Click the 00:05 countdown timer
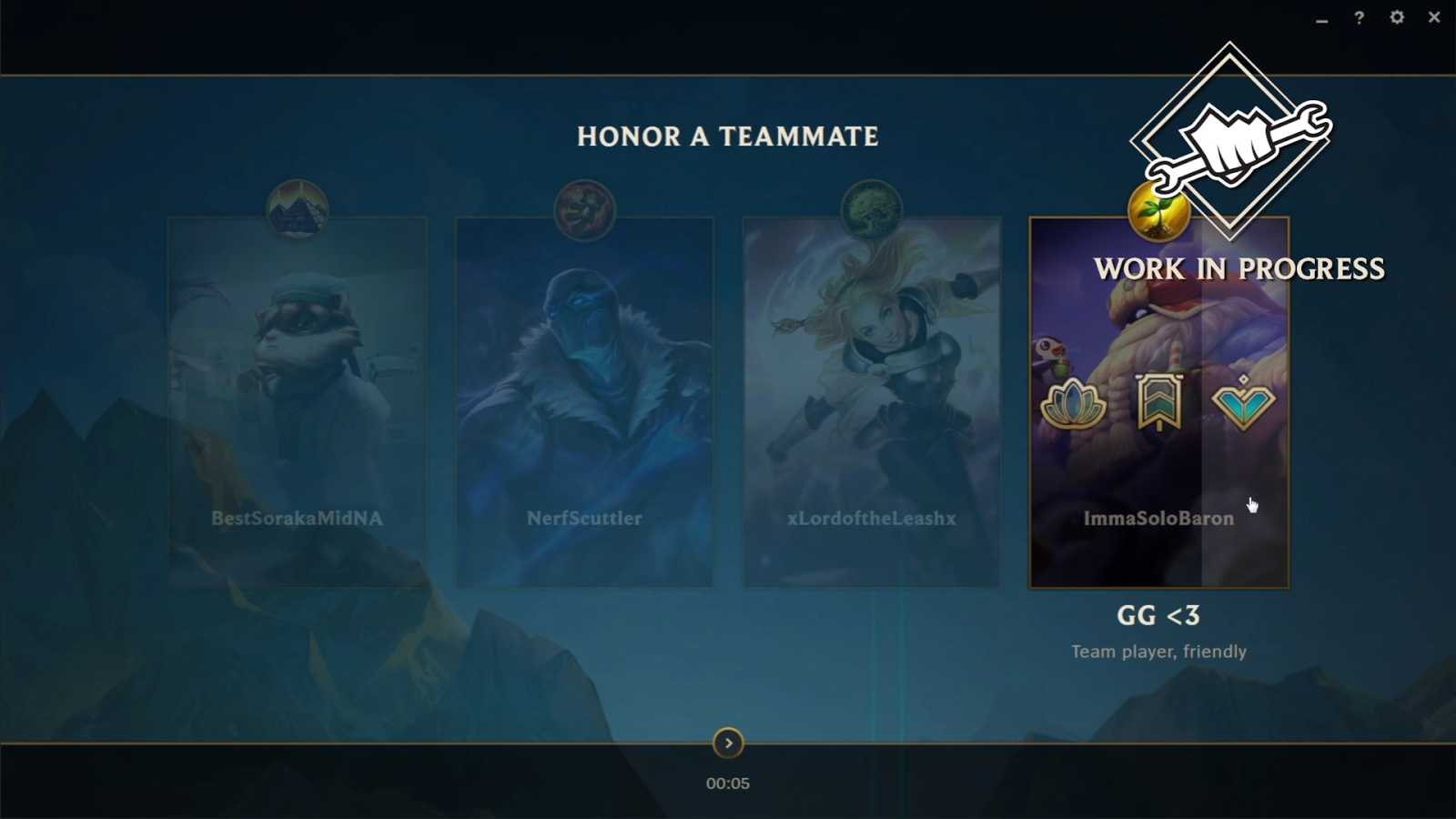 (727, 782)
